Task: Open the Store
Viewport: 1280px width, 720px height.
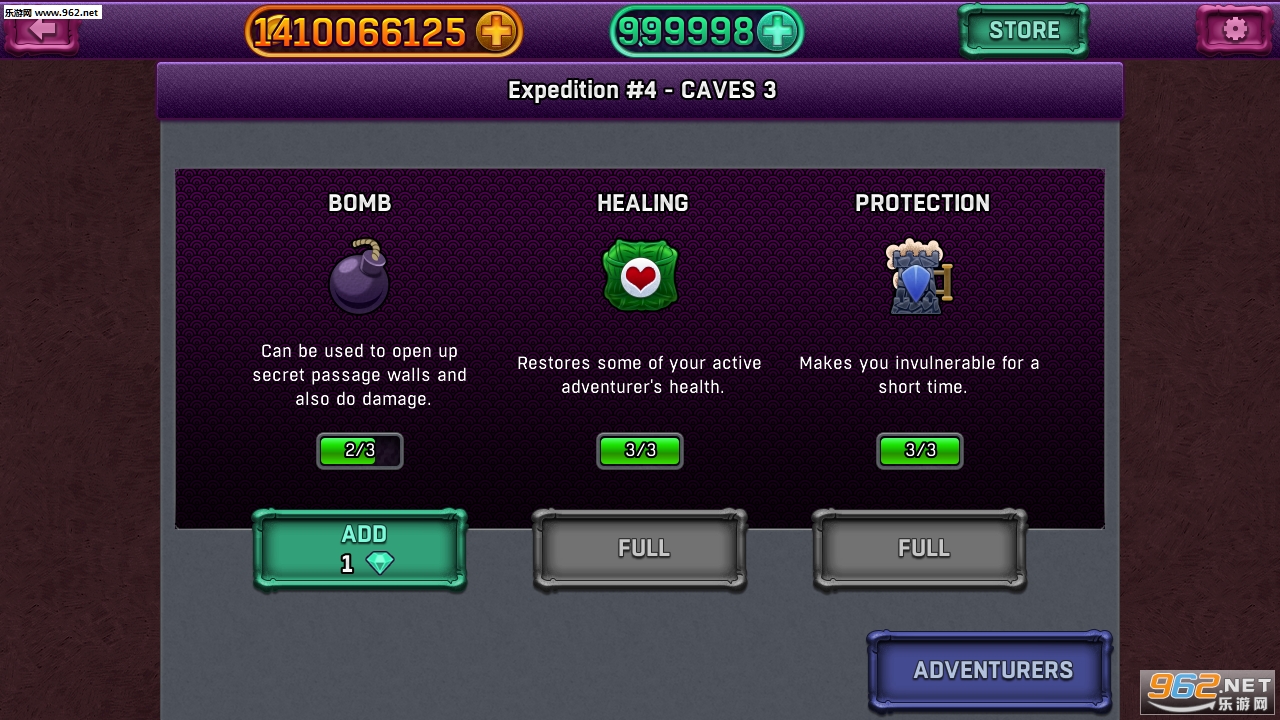Action: click(x=1023, y=30)
